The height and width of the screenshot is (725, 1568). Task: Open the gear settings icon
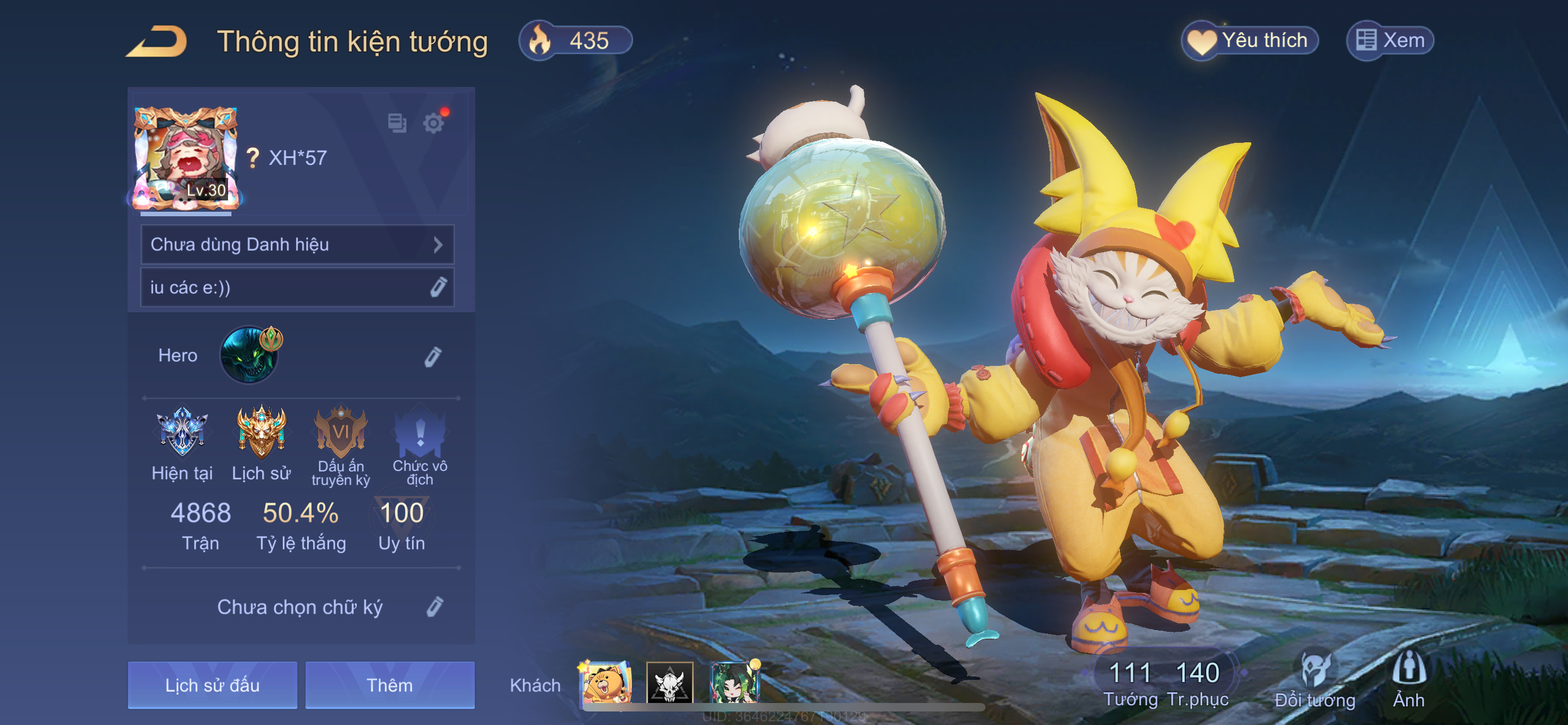[433, 123]
